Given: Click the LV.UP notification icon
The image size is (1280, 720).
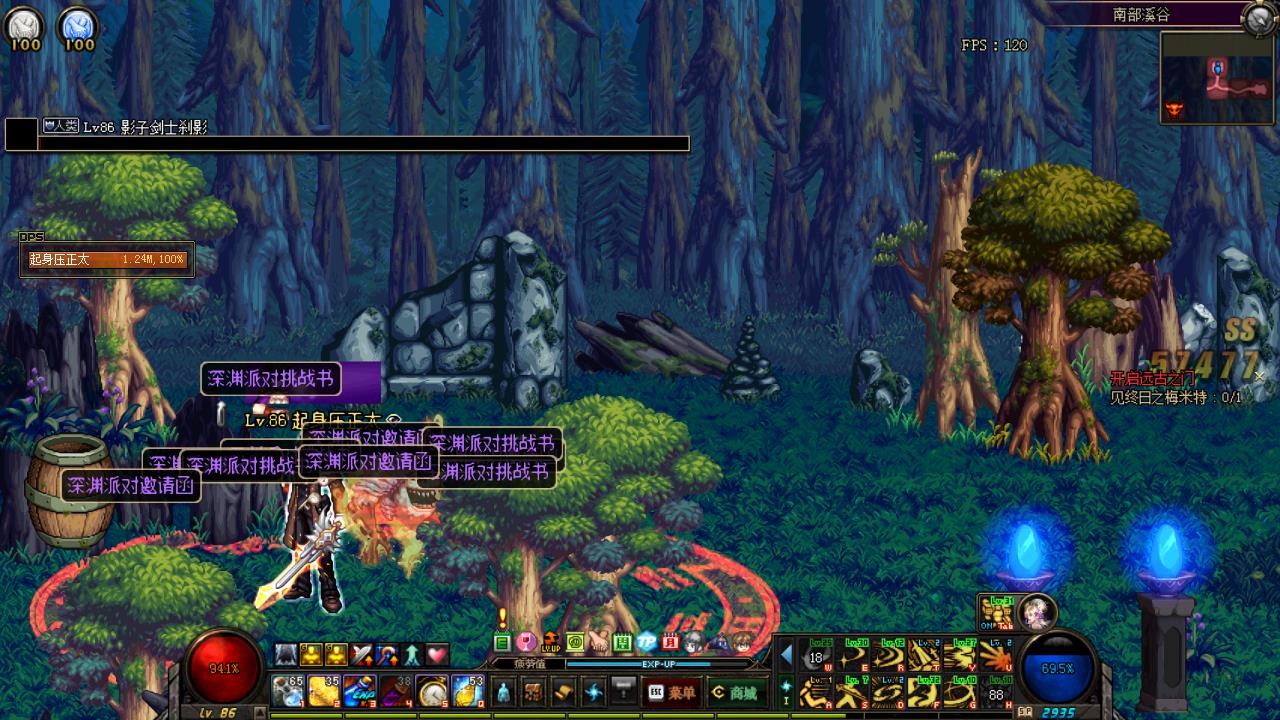Looking at the screenshot, I should pyautogui.click(x=550, y=642).
